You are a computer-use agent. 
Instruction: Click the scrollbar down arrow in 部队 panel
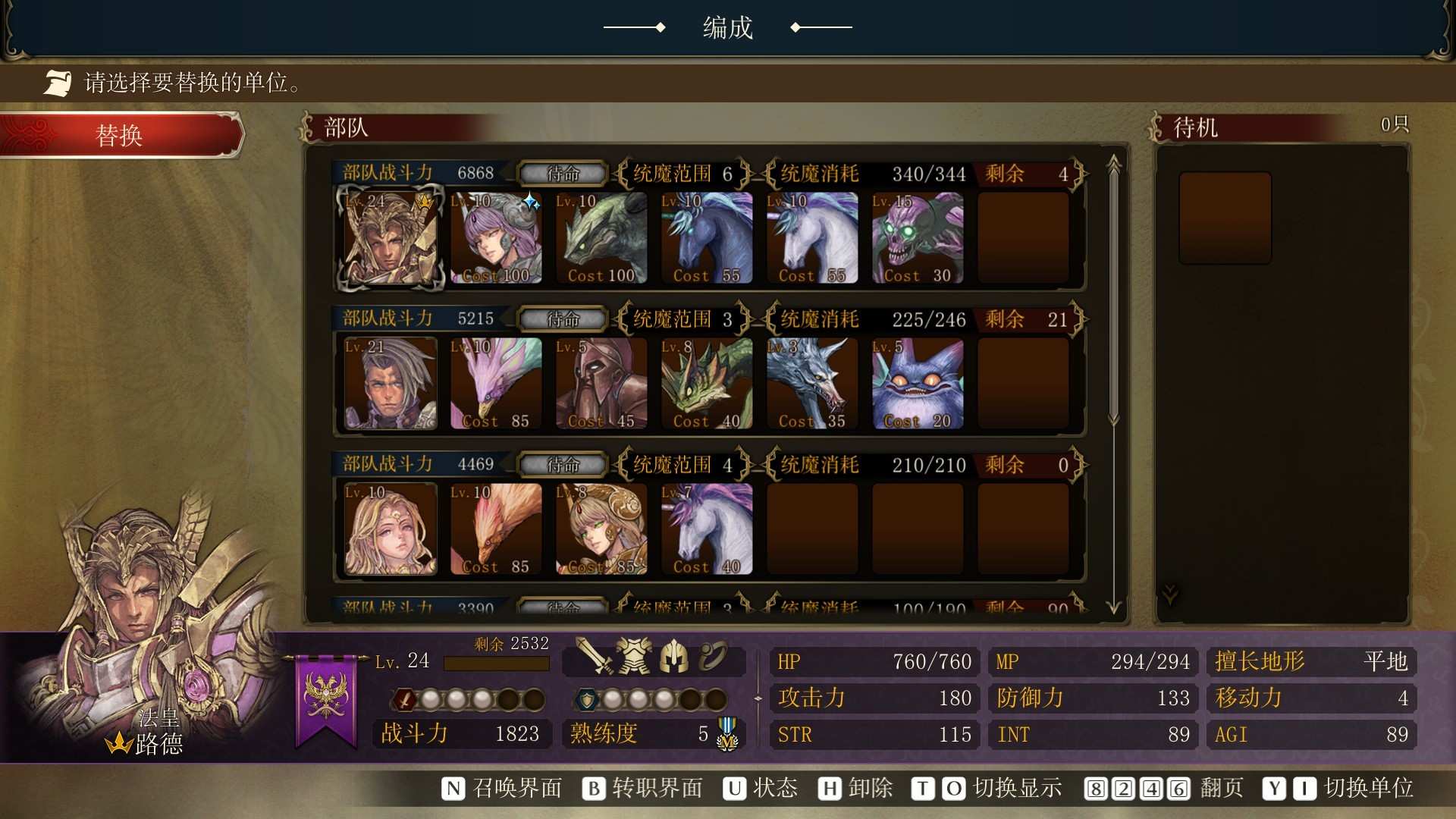click(x=1113, y=607)
